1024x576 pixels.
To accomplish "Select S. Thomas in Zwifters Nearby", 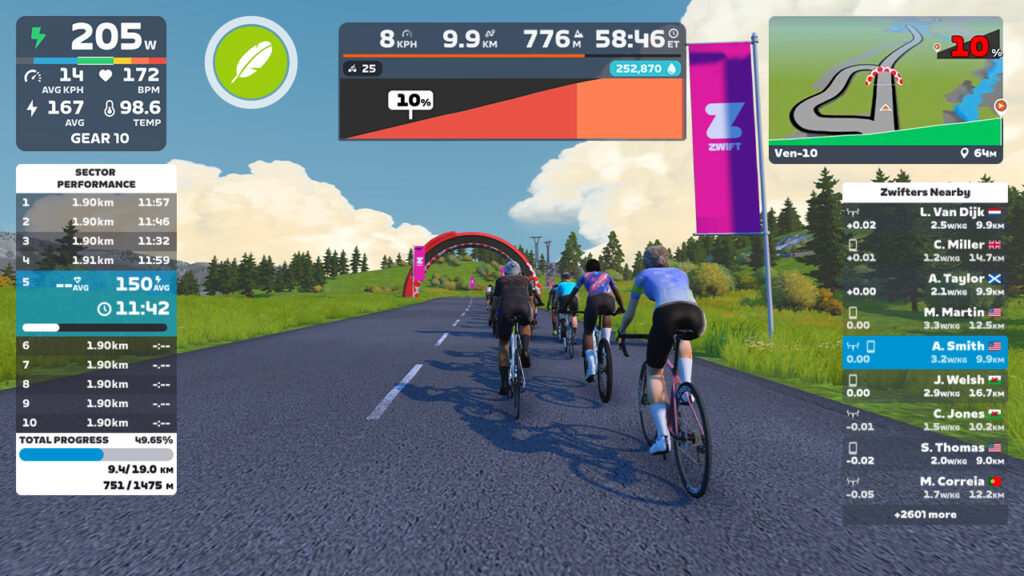I will (x=924, y=454).
